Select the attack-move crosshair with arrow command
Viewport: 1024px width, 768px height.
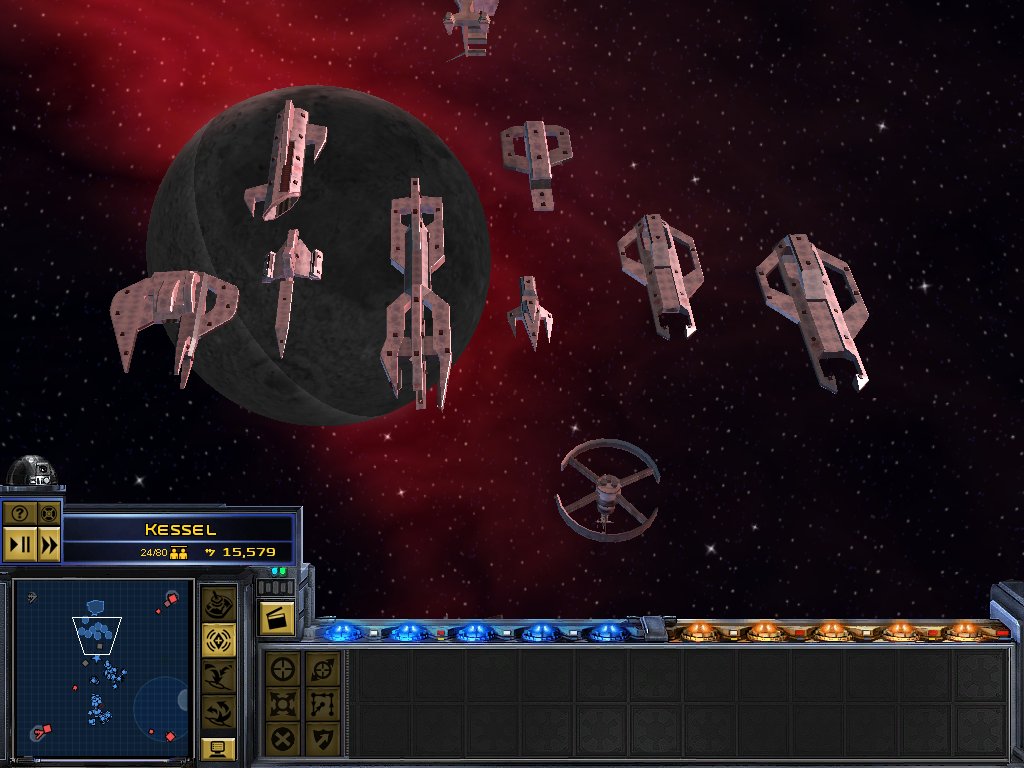[x=322, y=668]
